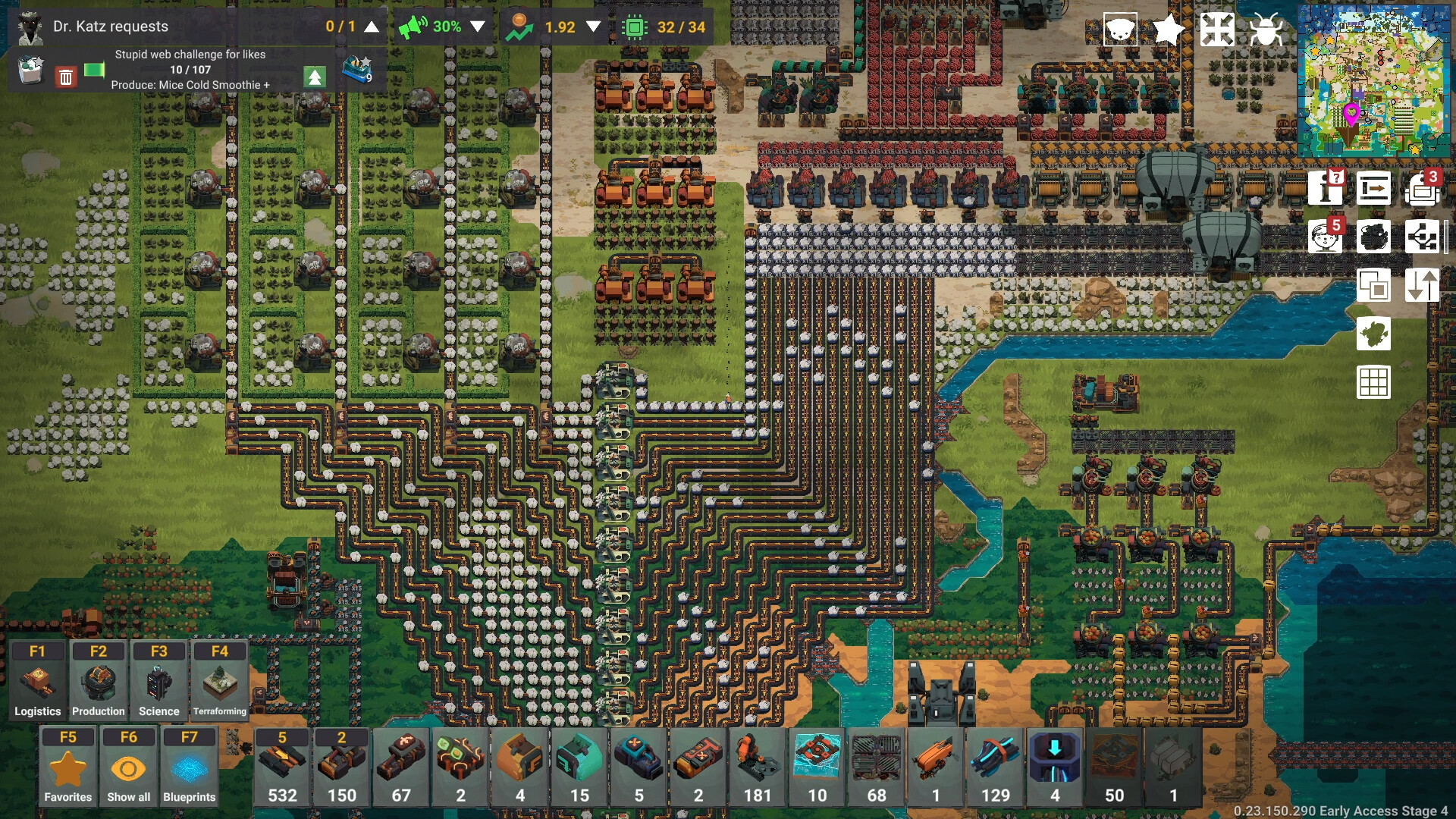Image resolution: width=1456 pixels, height=819 pixels.
Task: Expand the announcement volume dropdown at 30%
Action: pos(478,27)
